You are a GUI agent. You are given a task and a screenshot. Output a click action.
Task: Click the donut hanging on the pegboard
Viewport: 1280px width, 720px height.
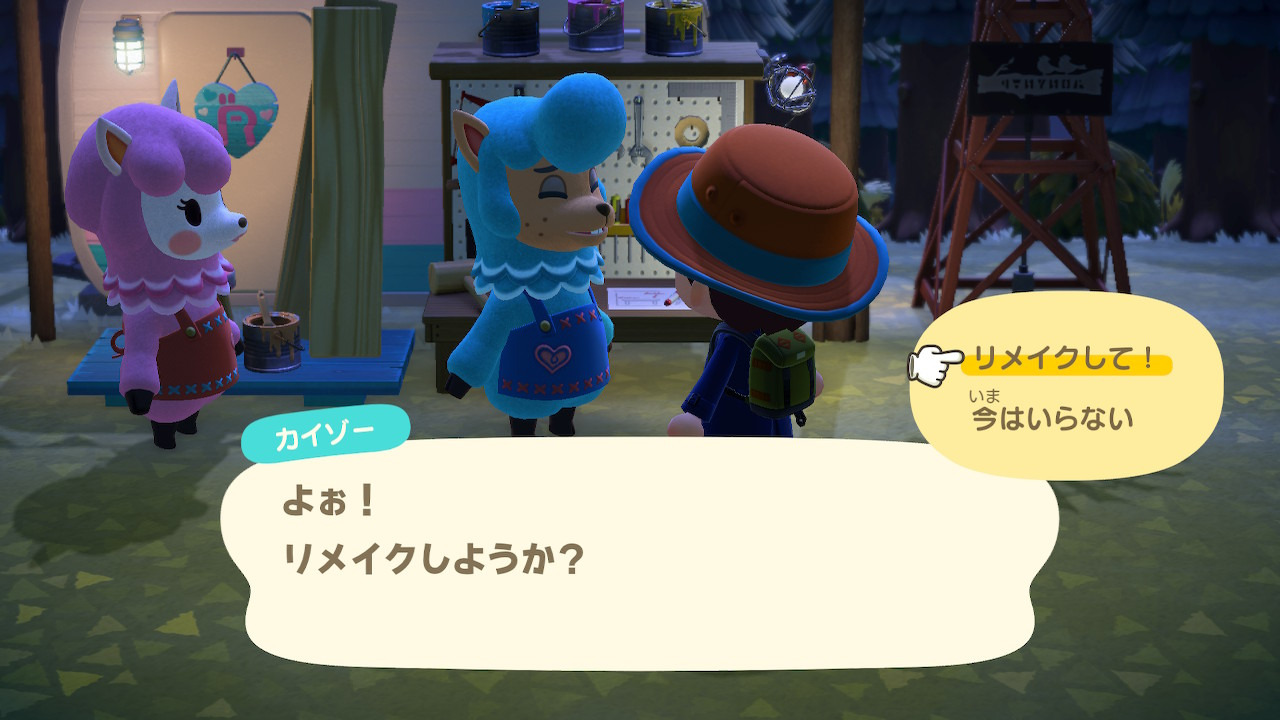tap(690, 128)
